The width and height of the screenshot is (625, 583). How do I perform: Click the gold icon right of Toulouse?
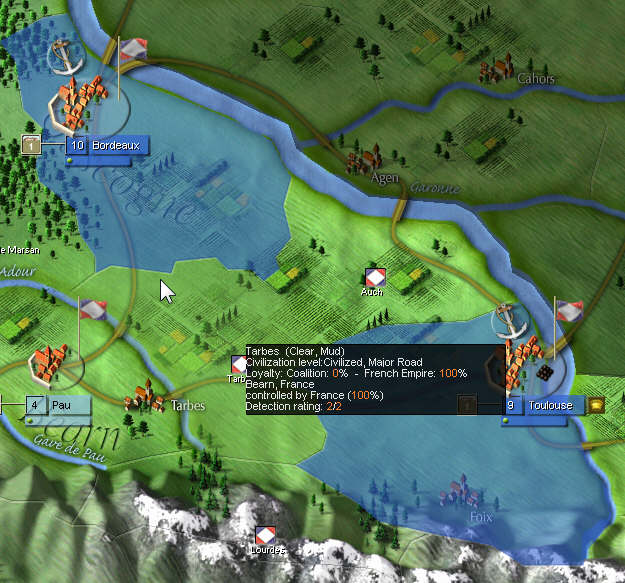pyautogui.click(x=596, y=405)
